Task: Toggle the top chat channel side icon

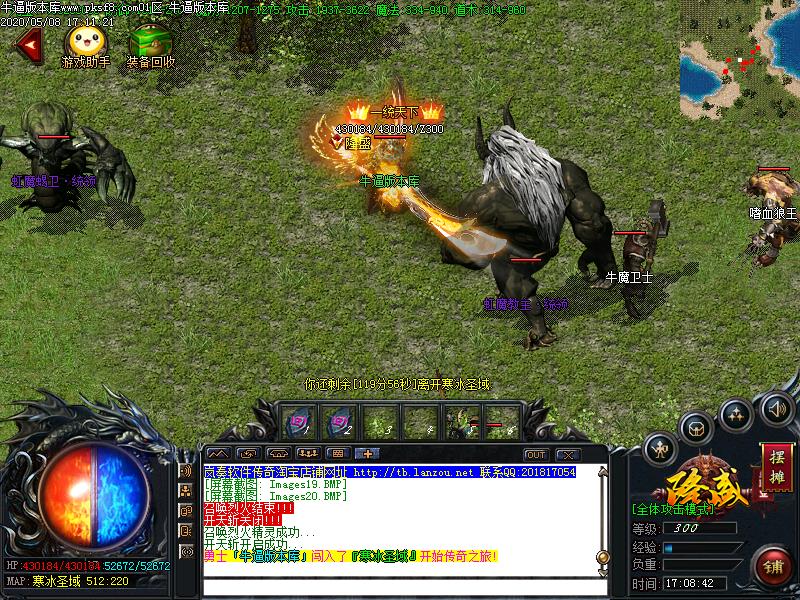Action: [186, 471]
